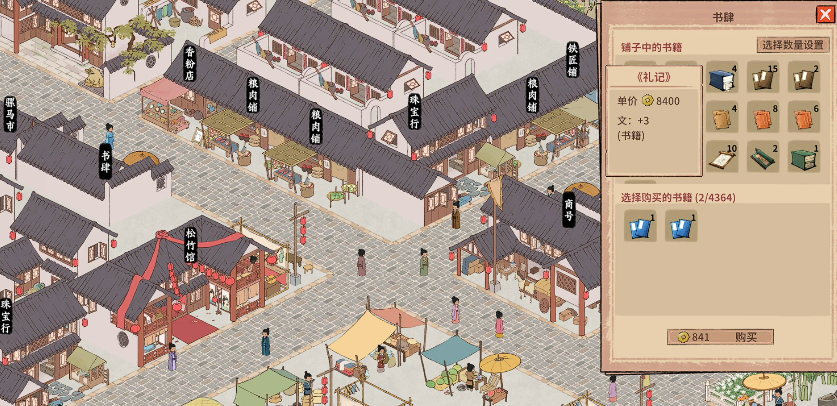
Task: Open the 松竹馆 building label
Action: coord(190,246)
